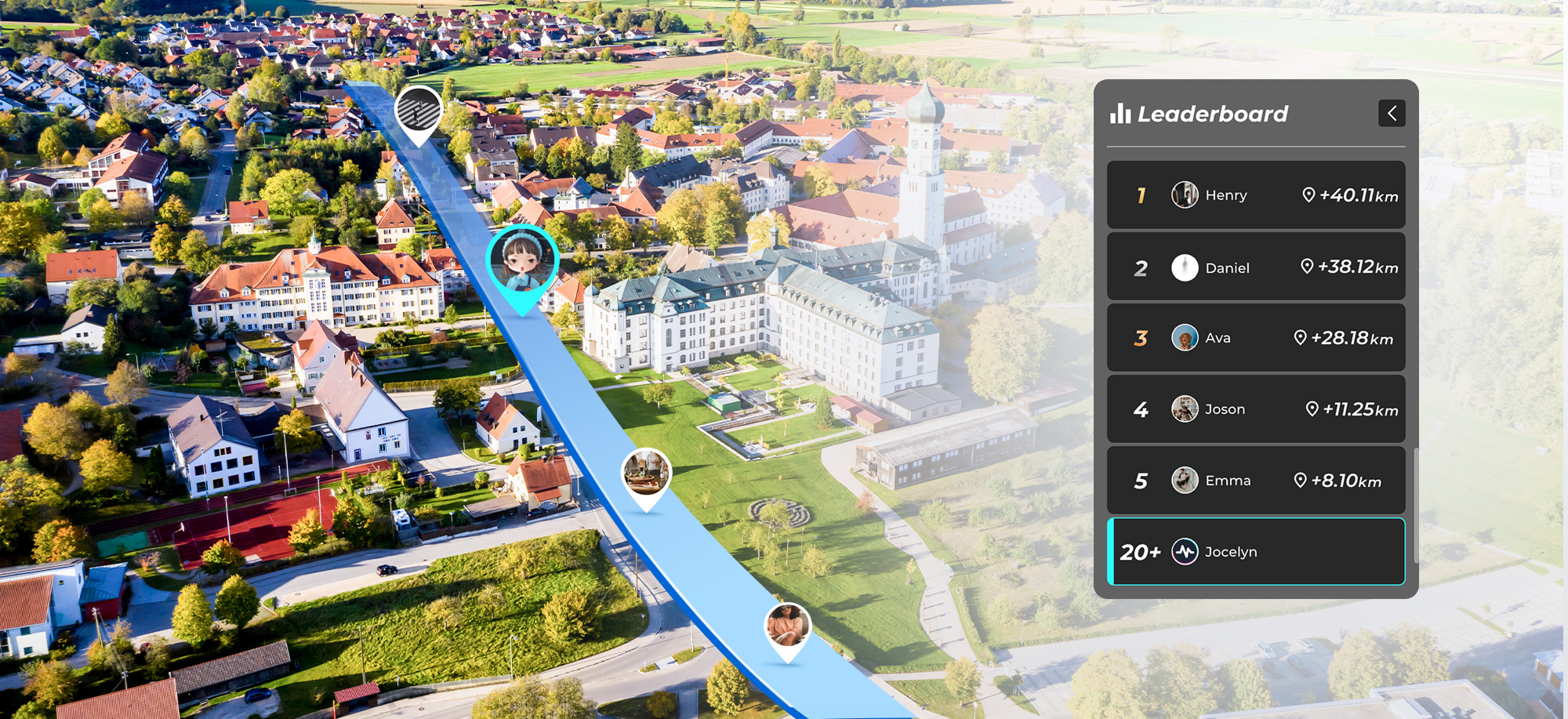Click the cartoon girl avatar map pin
Viewport: 1568px width, 719px height.
coord(522,263)
